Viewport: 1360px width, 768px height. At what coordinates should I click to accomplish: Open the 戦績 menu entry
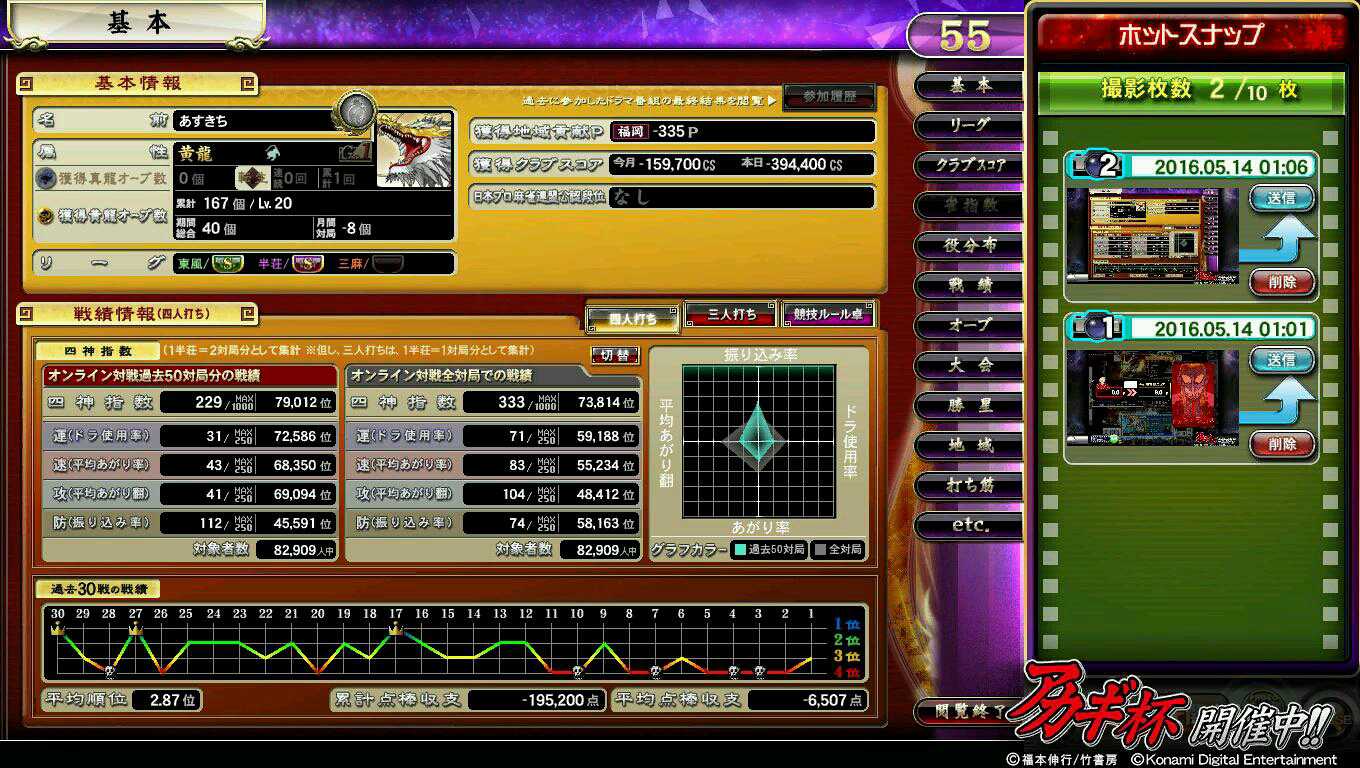click(968, 285)
